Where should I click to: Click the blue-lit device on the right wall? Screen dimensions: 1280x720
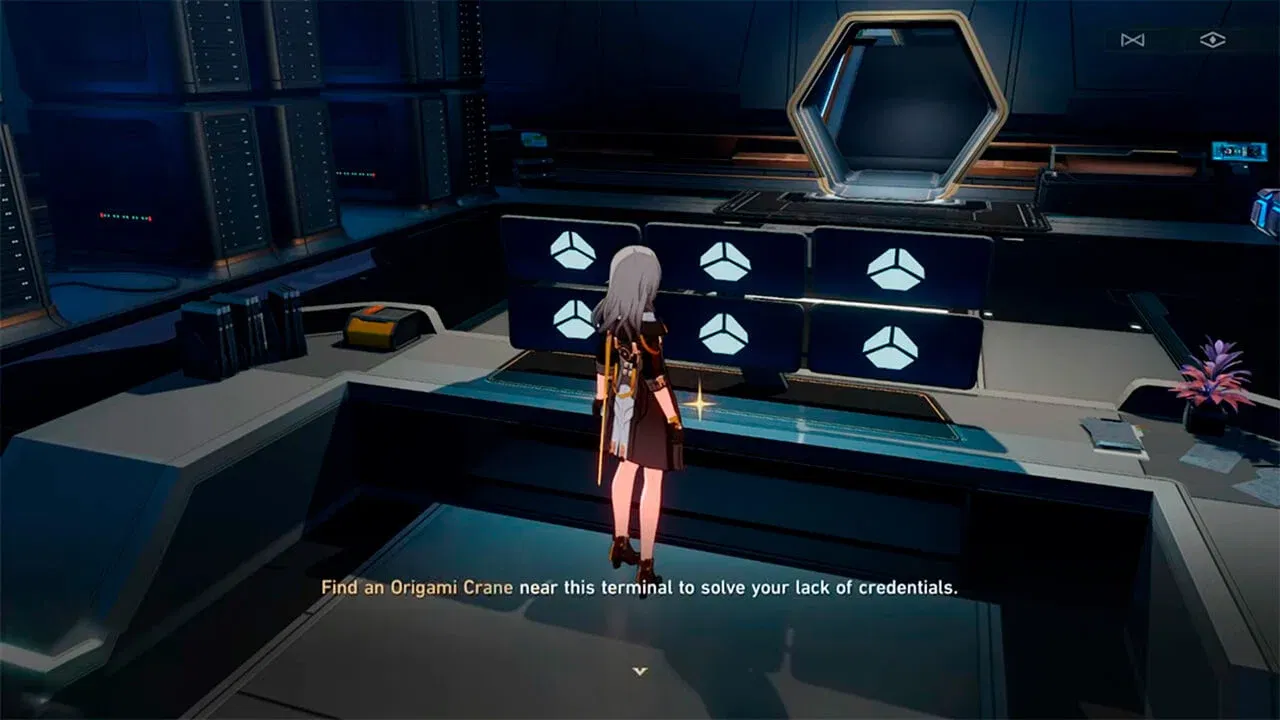pos(1237,153)
